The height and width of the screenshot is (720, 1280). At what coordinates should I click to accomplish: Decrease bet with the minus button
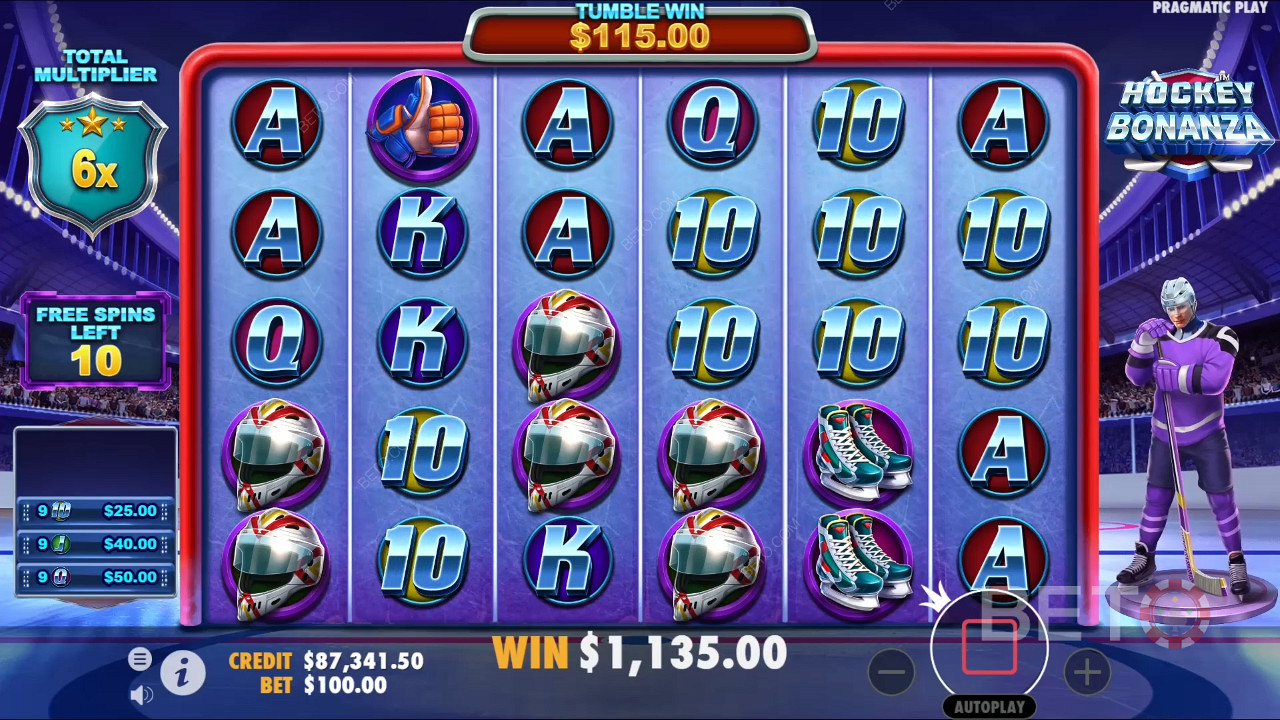891,672
